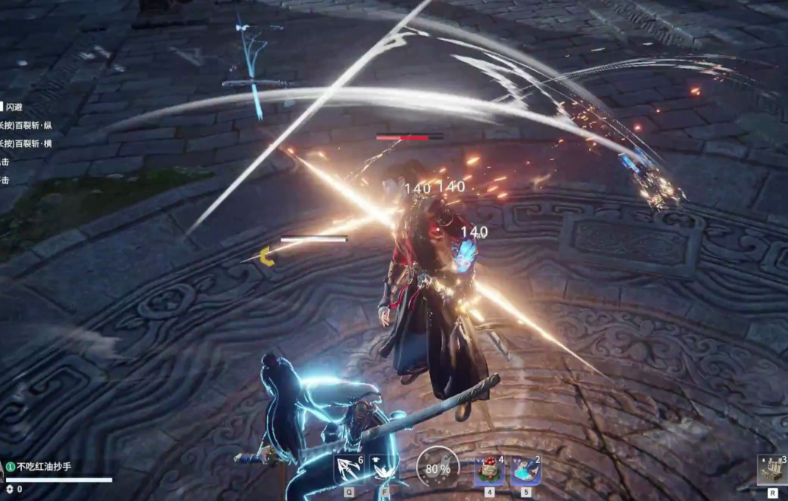788x501 pixels.
Task: Use the winged F skill icon
Action: pyautogui.click(x=385, y=468)
